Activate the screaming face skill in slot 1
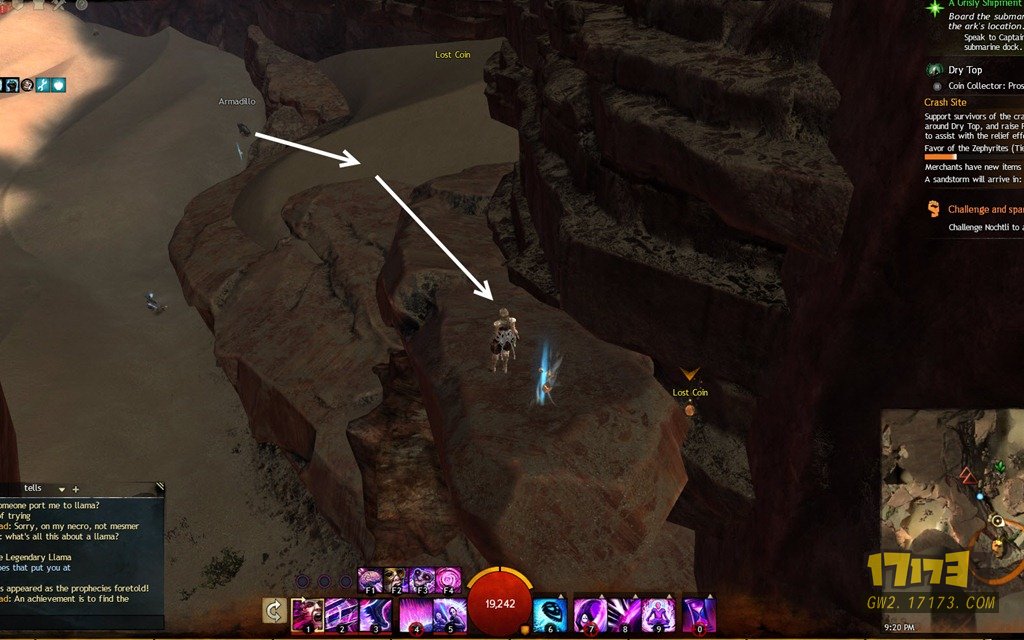This screenshot has height=640, width=1024. point(307,613)
